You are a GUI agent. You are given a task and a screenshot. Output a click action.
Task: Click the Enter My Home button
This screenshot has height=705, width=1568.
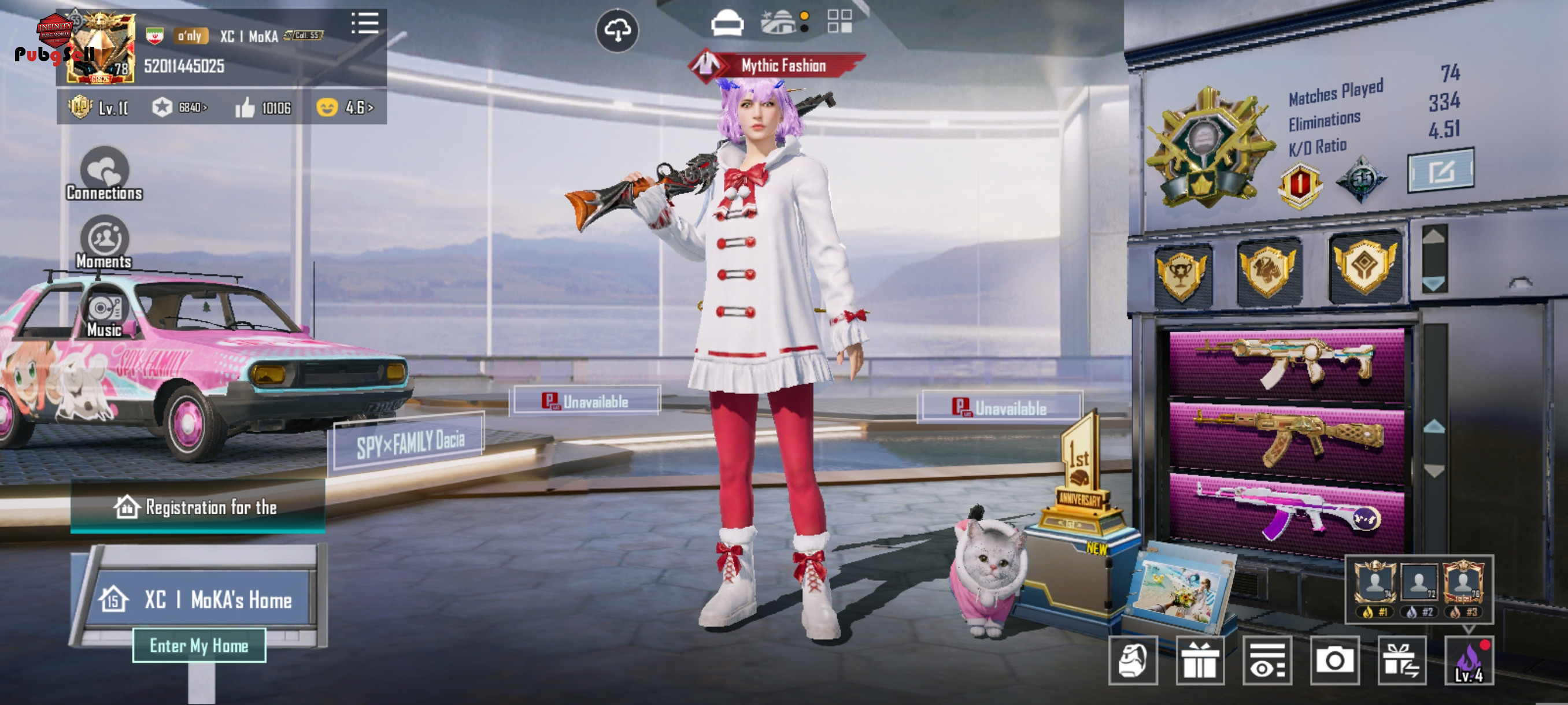click(x=199, y=645)
